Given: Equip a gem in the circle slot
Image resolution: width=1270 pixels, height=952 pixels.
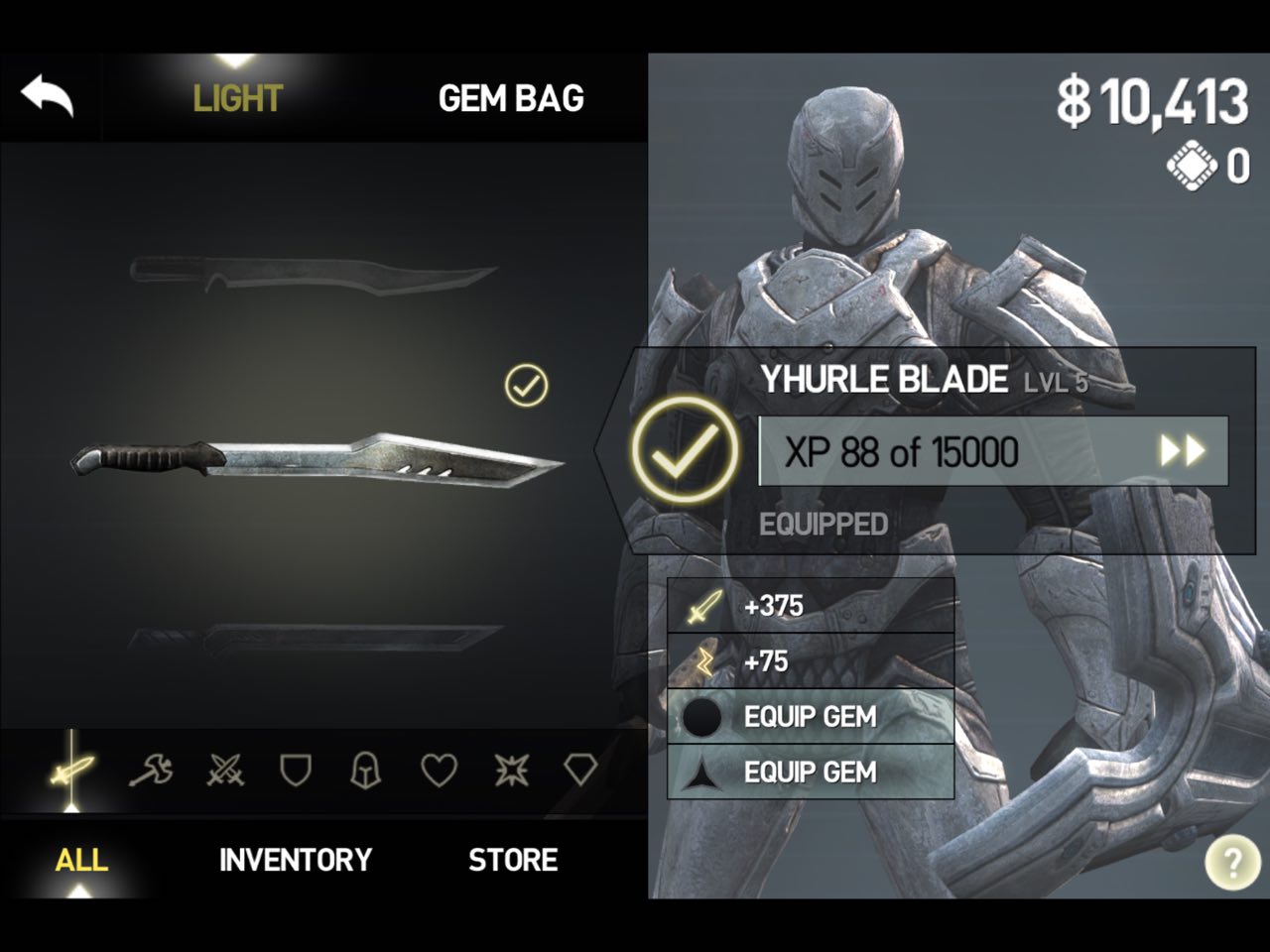Looking at the screenshot, I should [x=810, y=717].
